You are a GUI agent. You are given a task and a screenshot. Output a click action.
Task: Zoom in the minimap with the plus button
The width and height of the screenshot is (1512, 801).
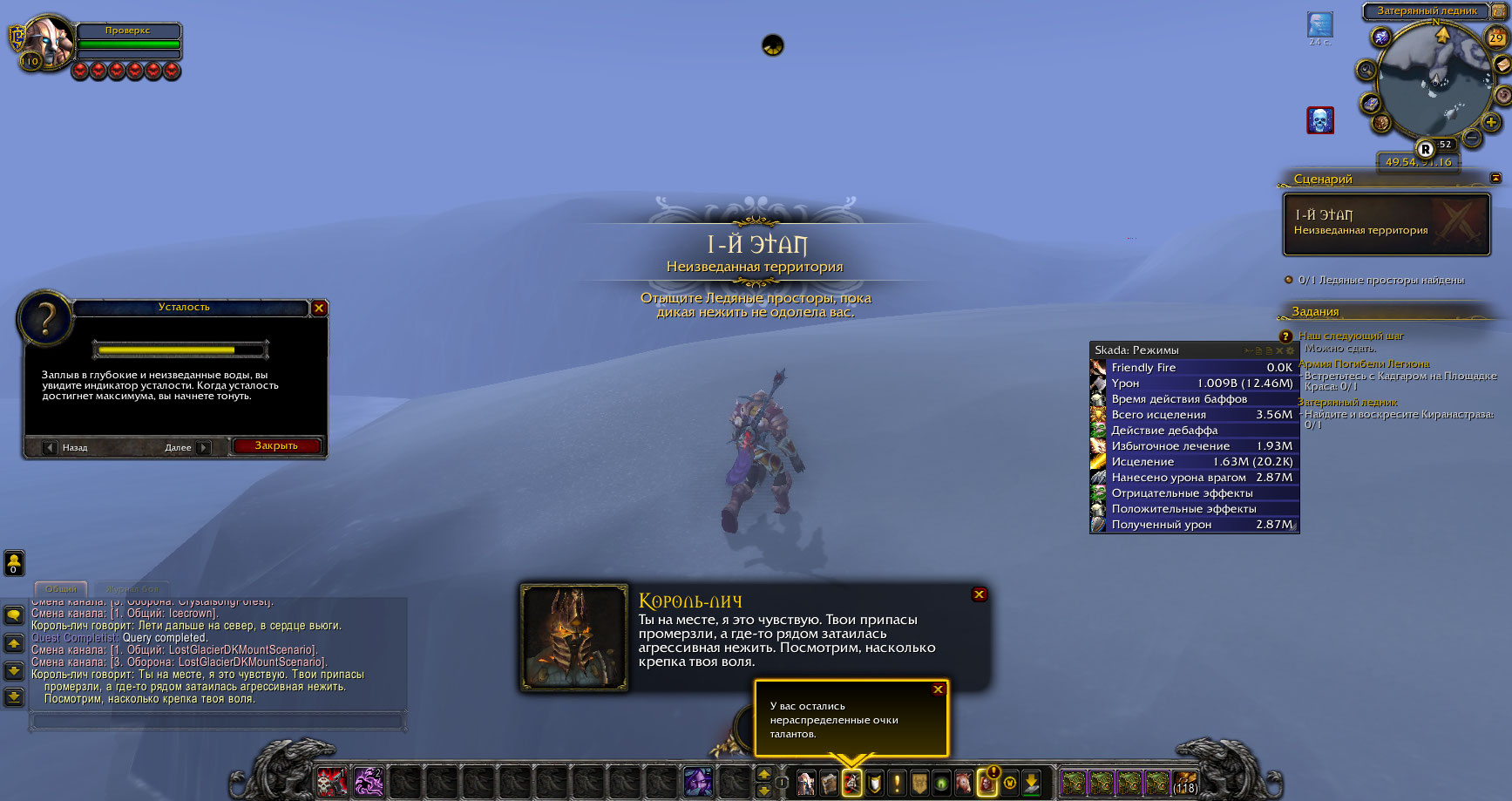coord(1491,123)
